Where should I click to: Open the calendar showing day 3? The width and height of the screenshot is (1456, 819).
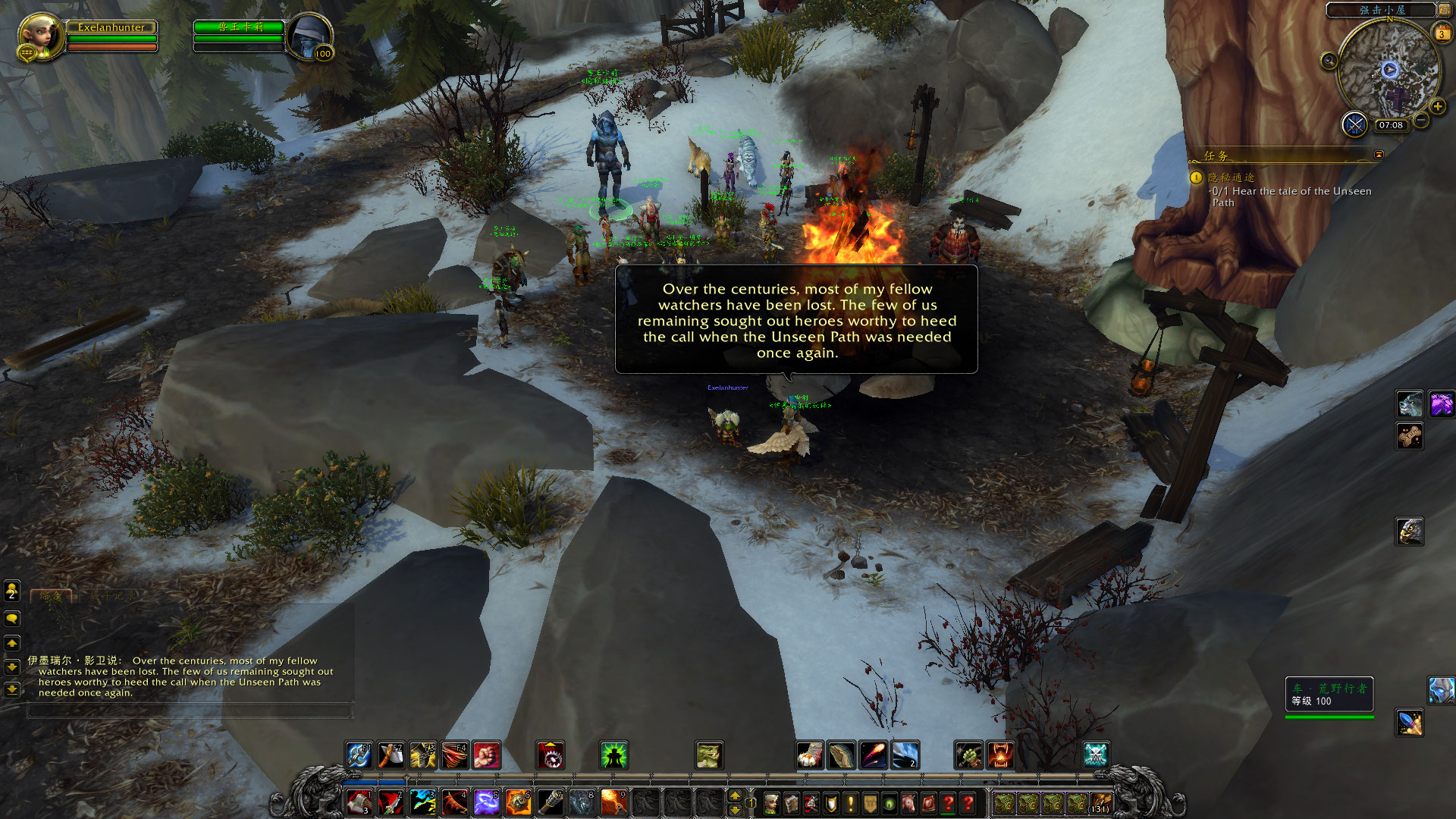pos(1441,33)
